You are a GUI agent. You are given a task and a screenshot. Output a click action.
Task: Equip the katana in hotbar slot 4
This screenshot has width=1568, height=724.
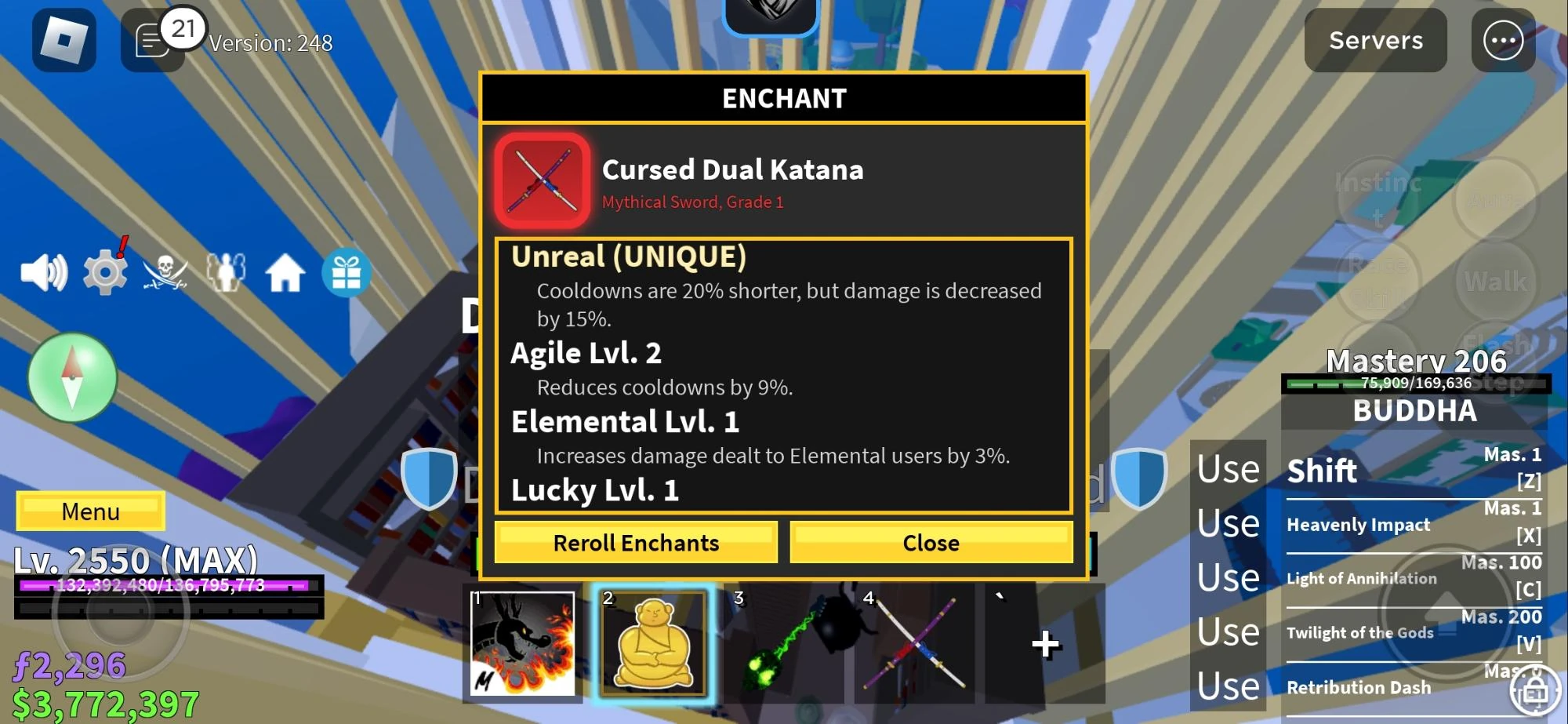916,643
